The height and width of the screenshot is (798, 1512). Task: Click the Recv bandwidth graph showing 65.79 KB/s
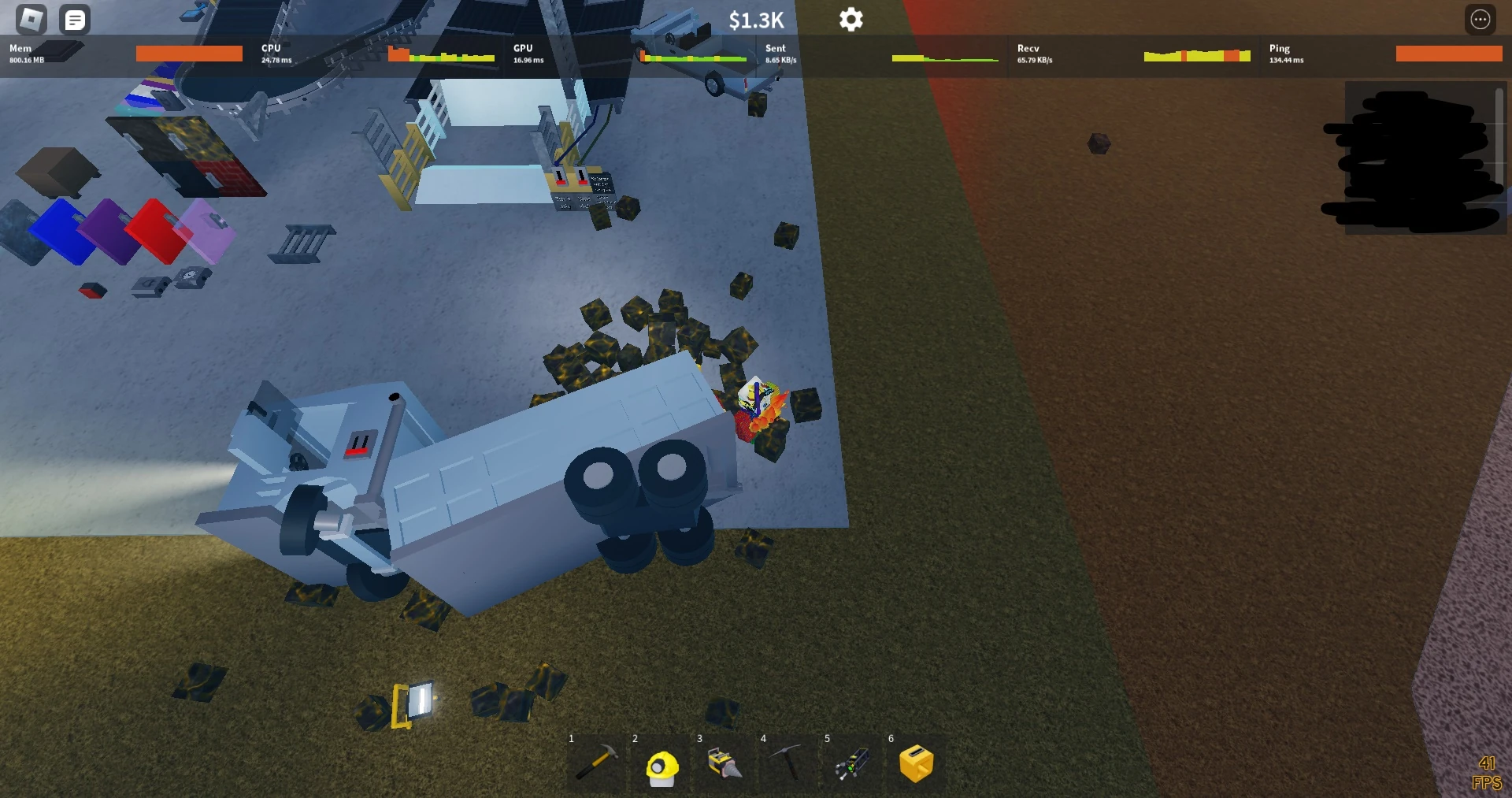tap(1197, 57)
